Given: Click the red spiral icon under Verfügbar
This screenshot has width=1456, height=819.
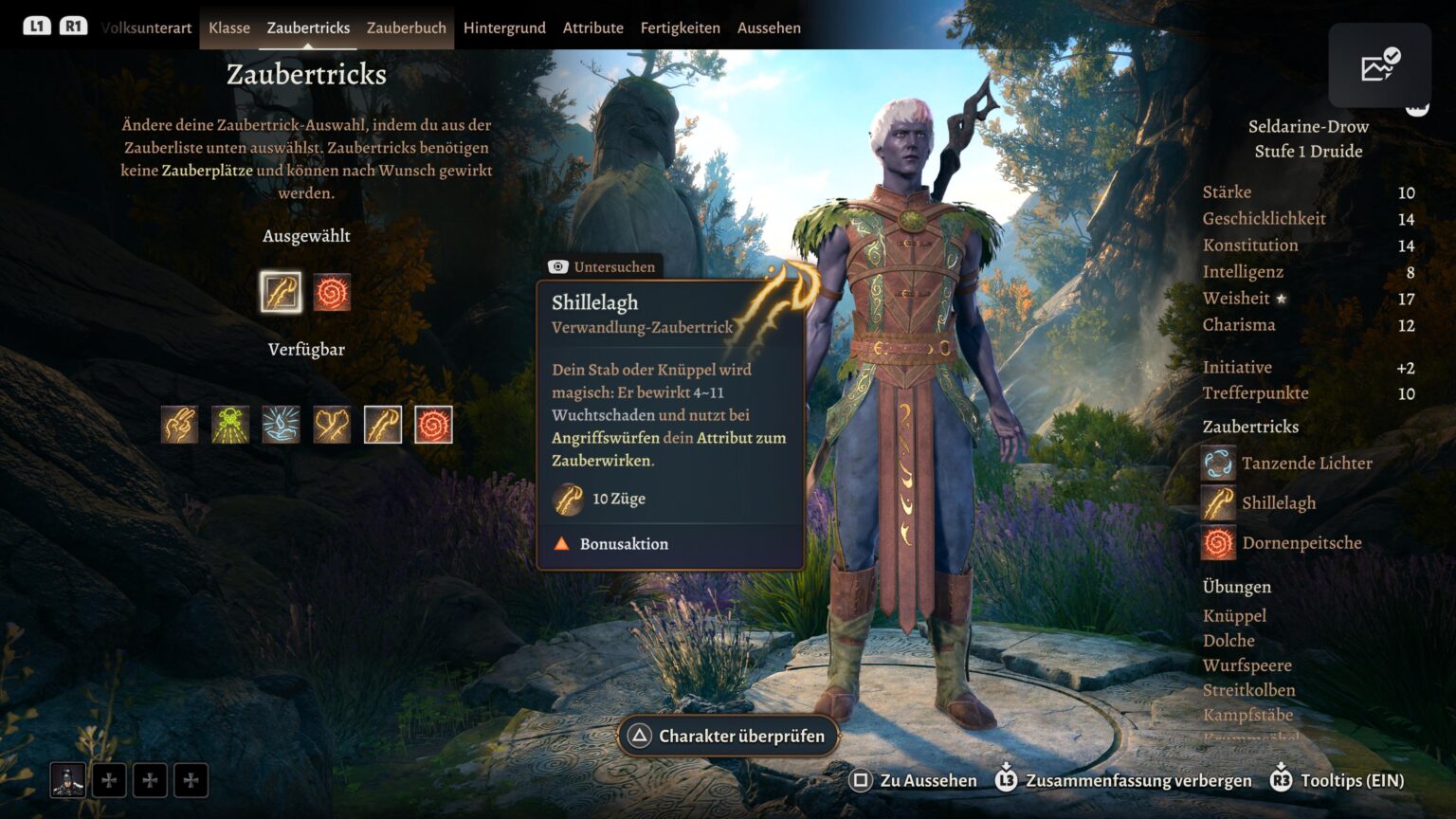Looking at the screenshot, I should (433, 425).
